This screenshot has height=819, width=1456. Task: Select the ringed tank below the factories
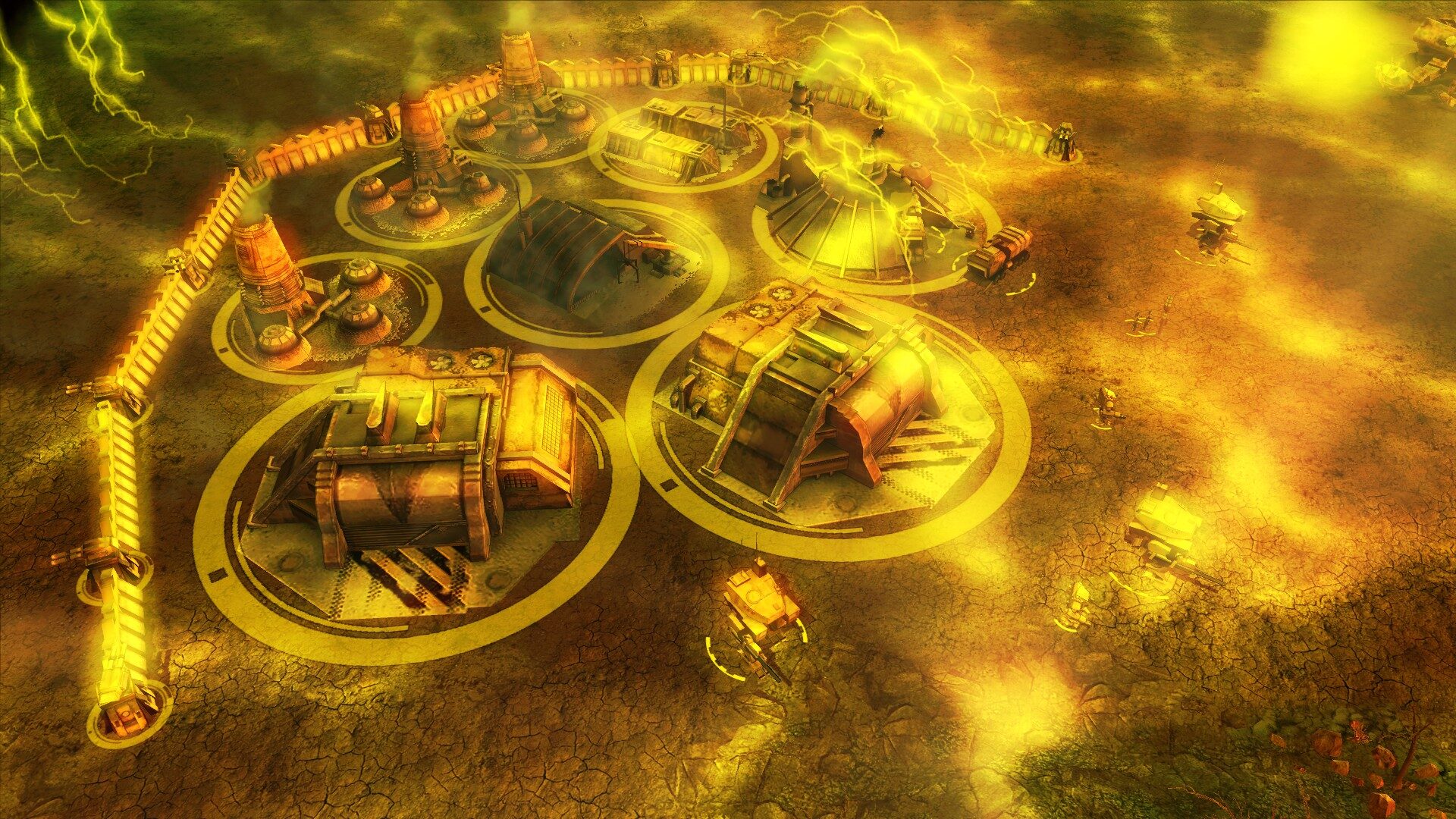tap(761, 608)
